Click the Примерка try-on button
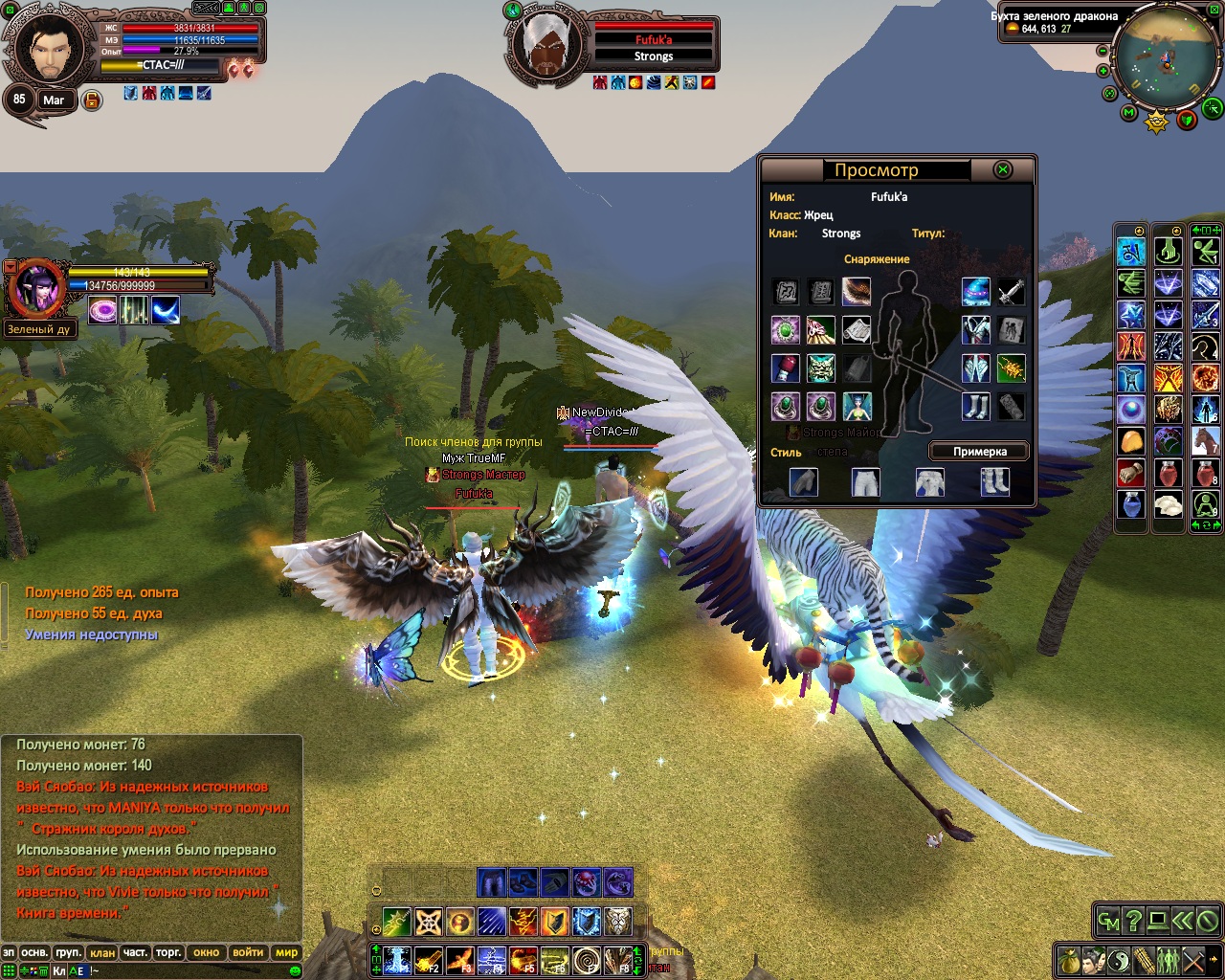 tap(979, 452)
